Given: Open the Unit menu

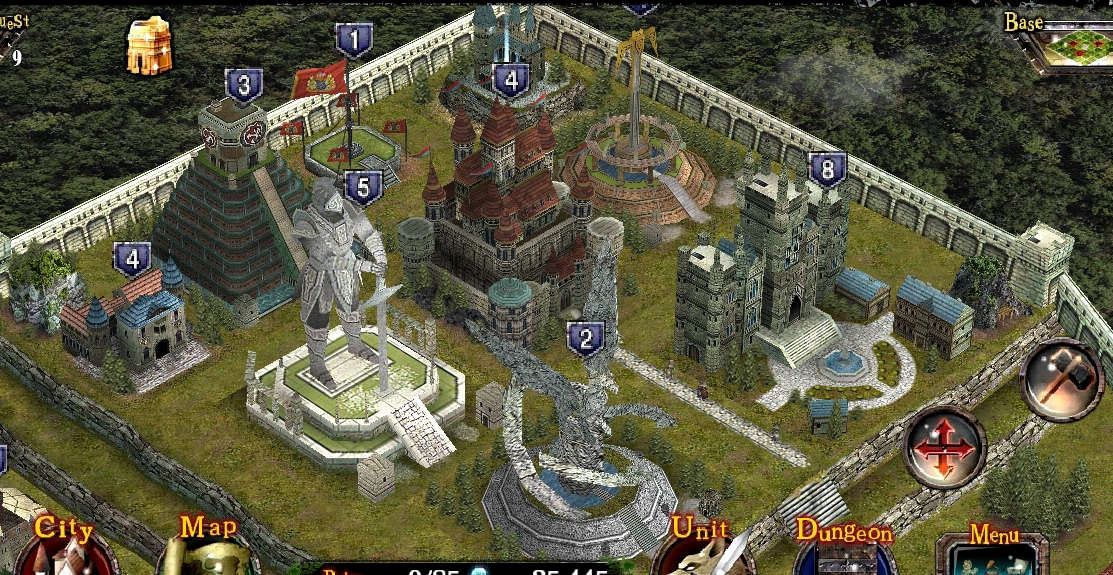Looking at the screenshot, I should (699, 547).
